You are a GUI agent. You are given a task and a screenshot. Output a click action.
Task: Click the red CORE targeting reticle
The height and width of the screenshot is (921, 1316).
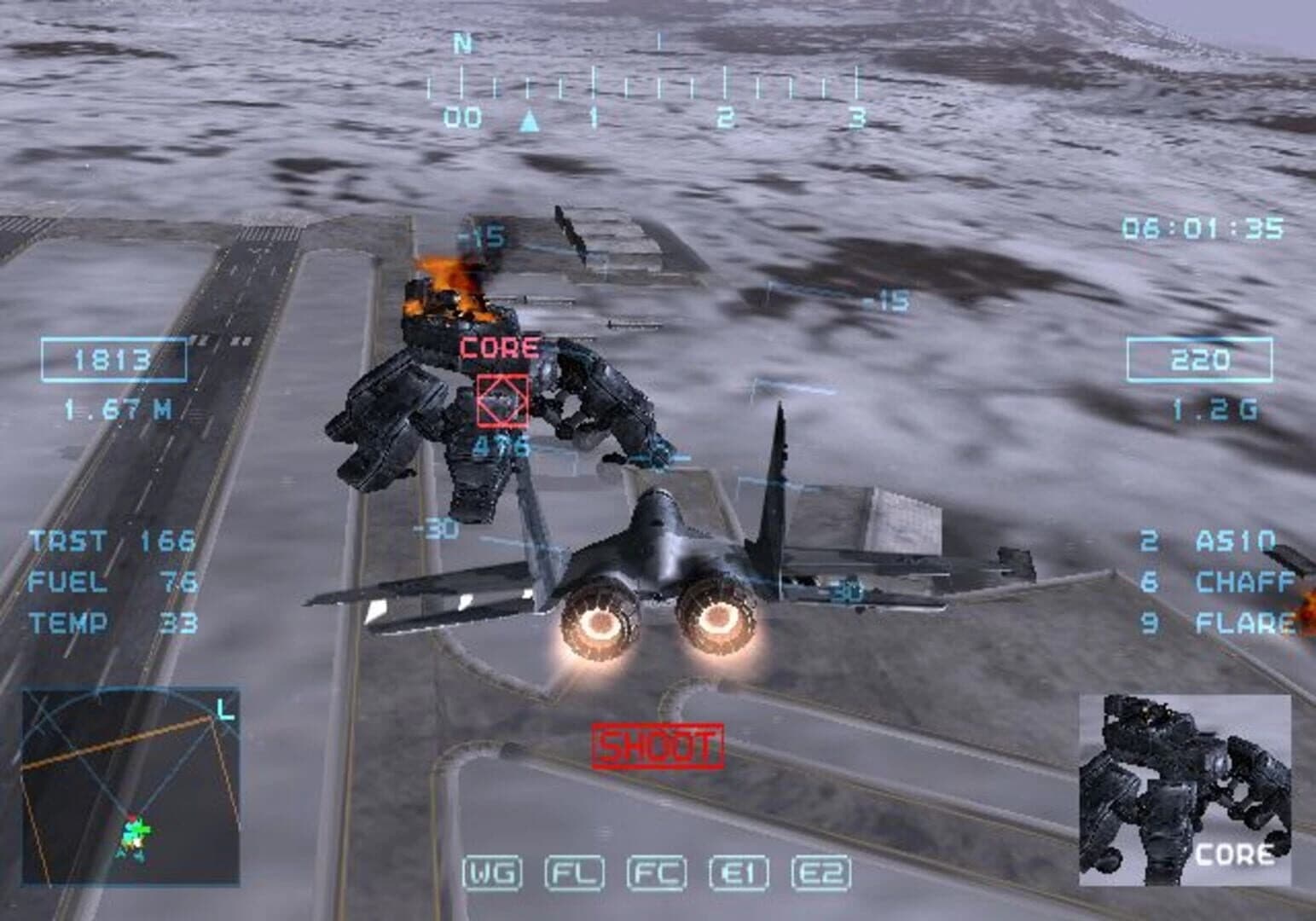pyautogui.click(x=501, y=397)
